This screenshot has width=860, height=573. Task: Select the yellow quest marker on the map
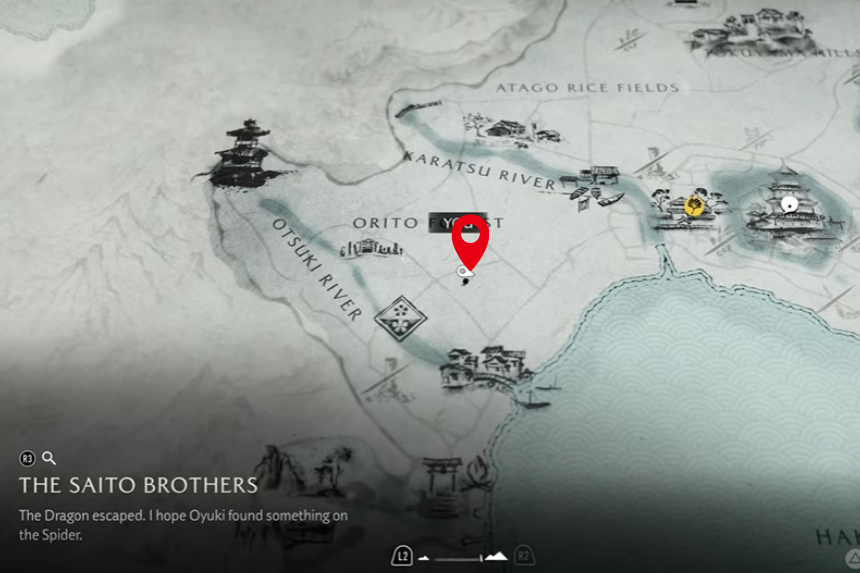(x=693, y=207)
